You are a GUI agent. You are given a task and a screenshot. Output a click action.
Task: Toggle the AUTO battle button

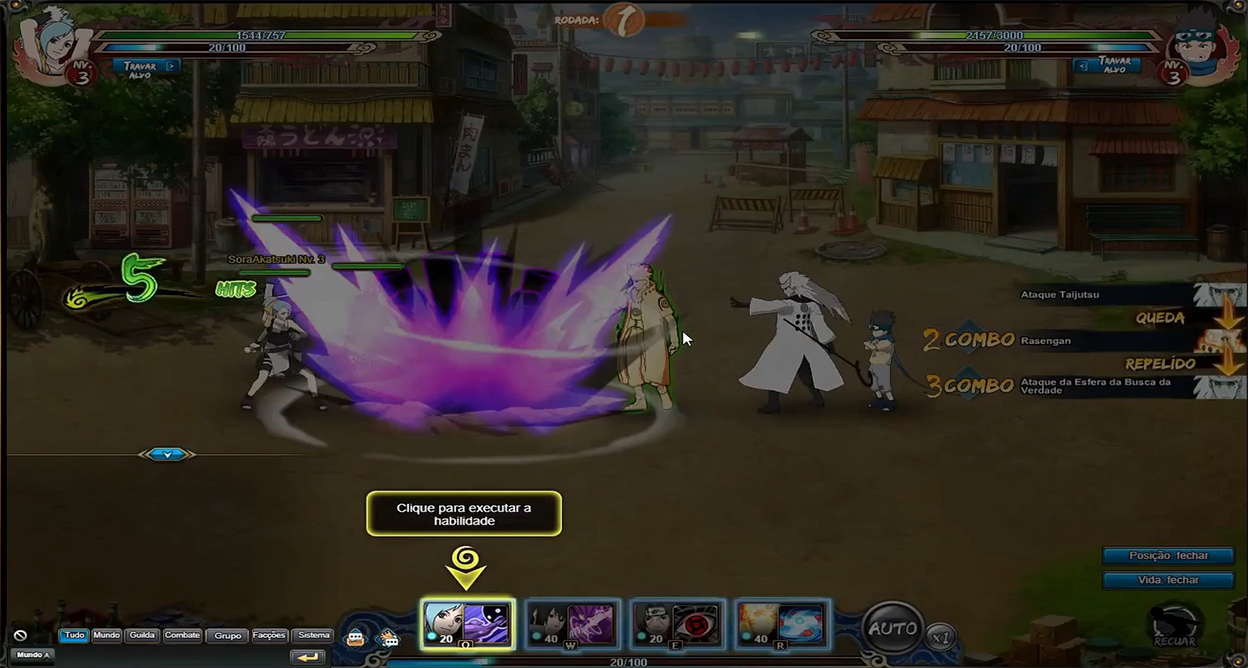[x=892, y=628]
